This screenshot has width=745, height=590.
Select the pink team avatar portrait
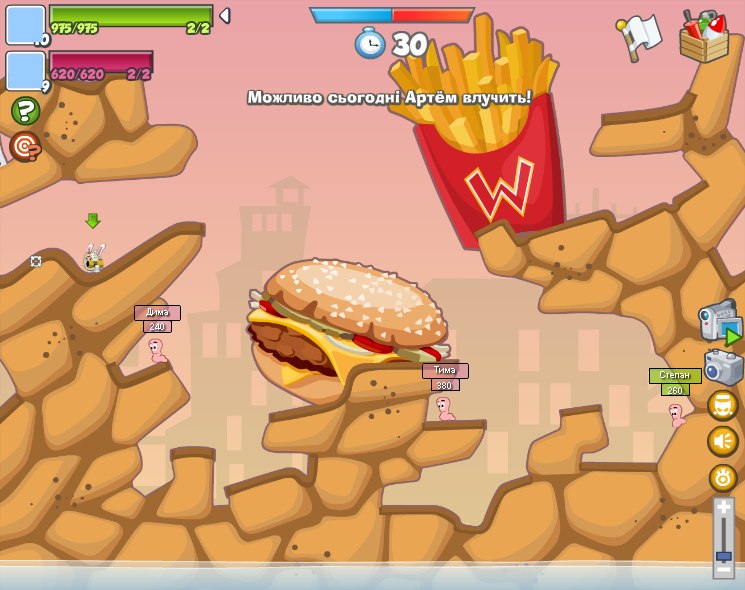(x=25, y=71)
